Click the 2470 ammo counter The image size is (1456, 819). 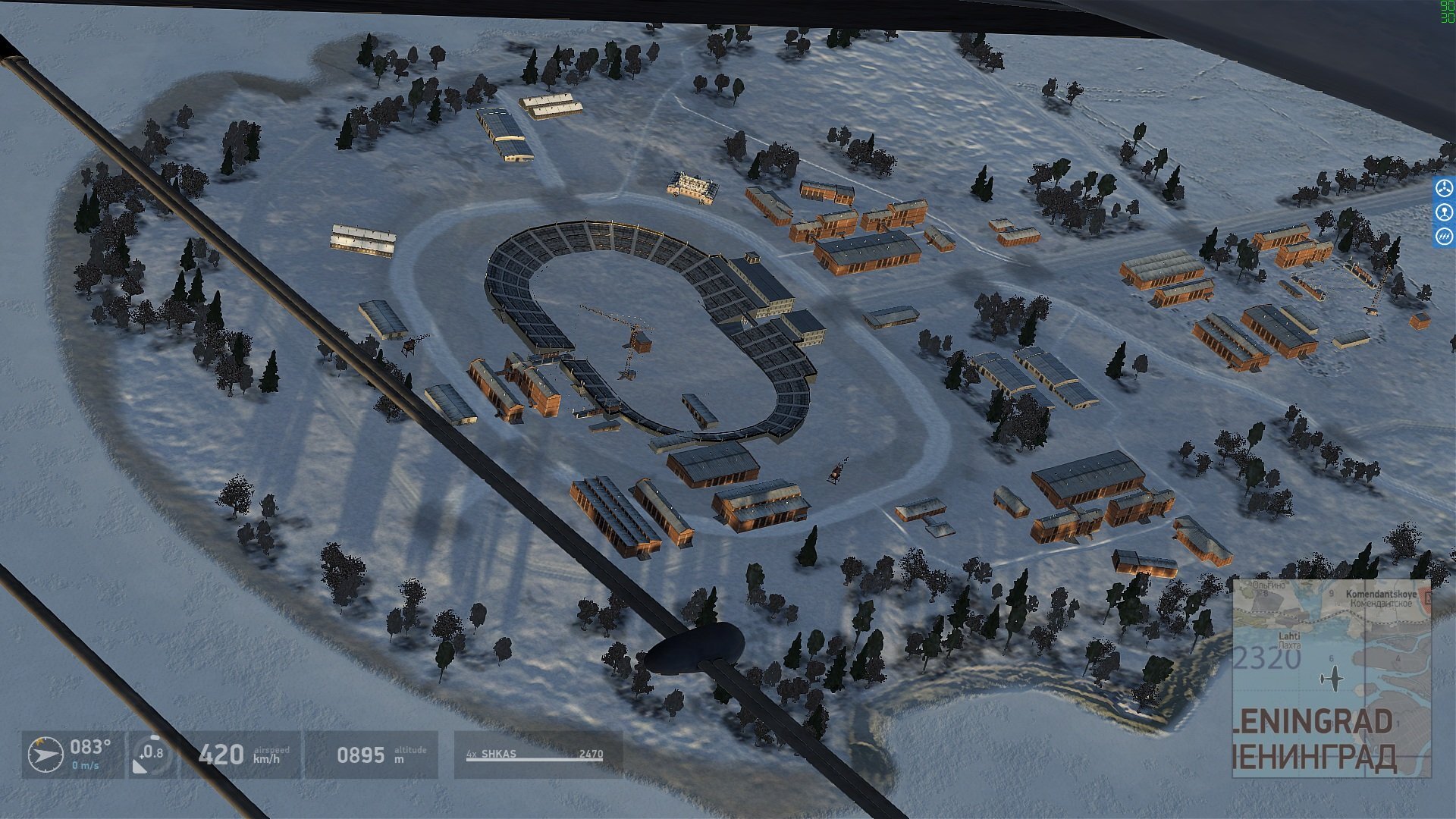[591, 753]
